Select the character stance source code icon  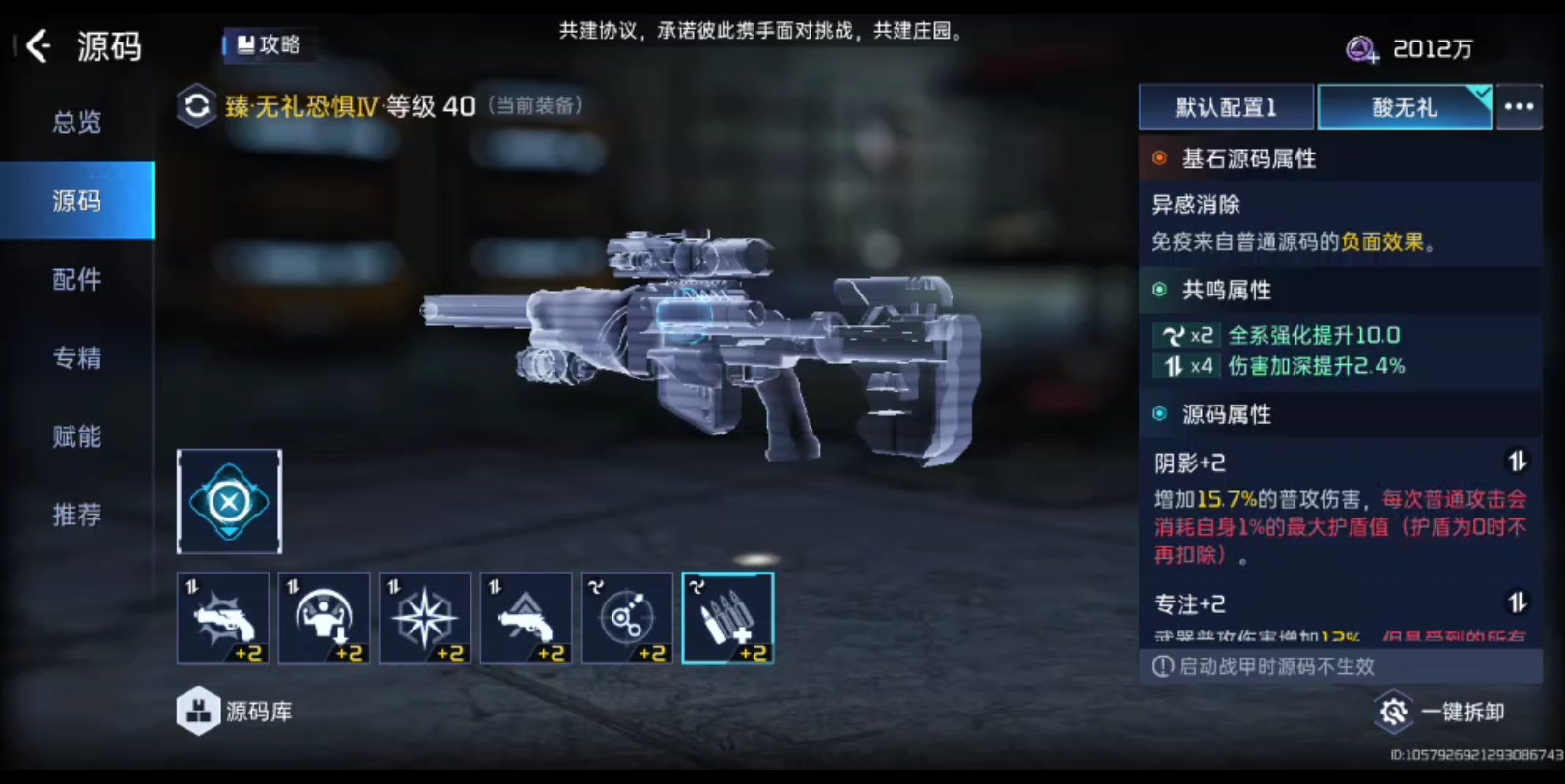click(x=324, y=618)
